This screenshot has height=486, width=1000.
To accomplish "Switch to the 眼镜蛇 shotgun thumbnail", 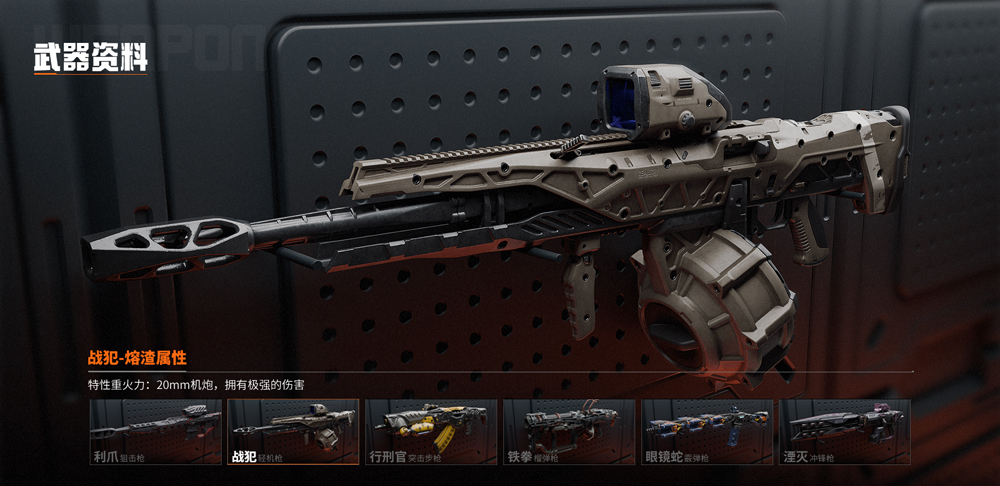I will pos(707,432).
